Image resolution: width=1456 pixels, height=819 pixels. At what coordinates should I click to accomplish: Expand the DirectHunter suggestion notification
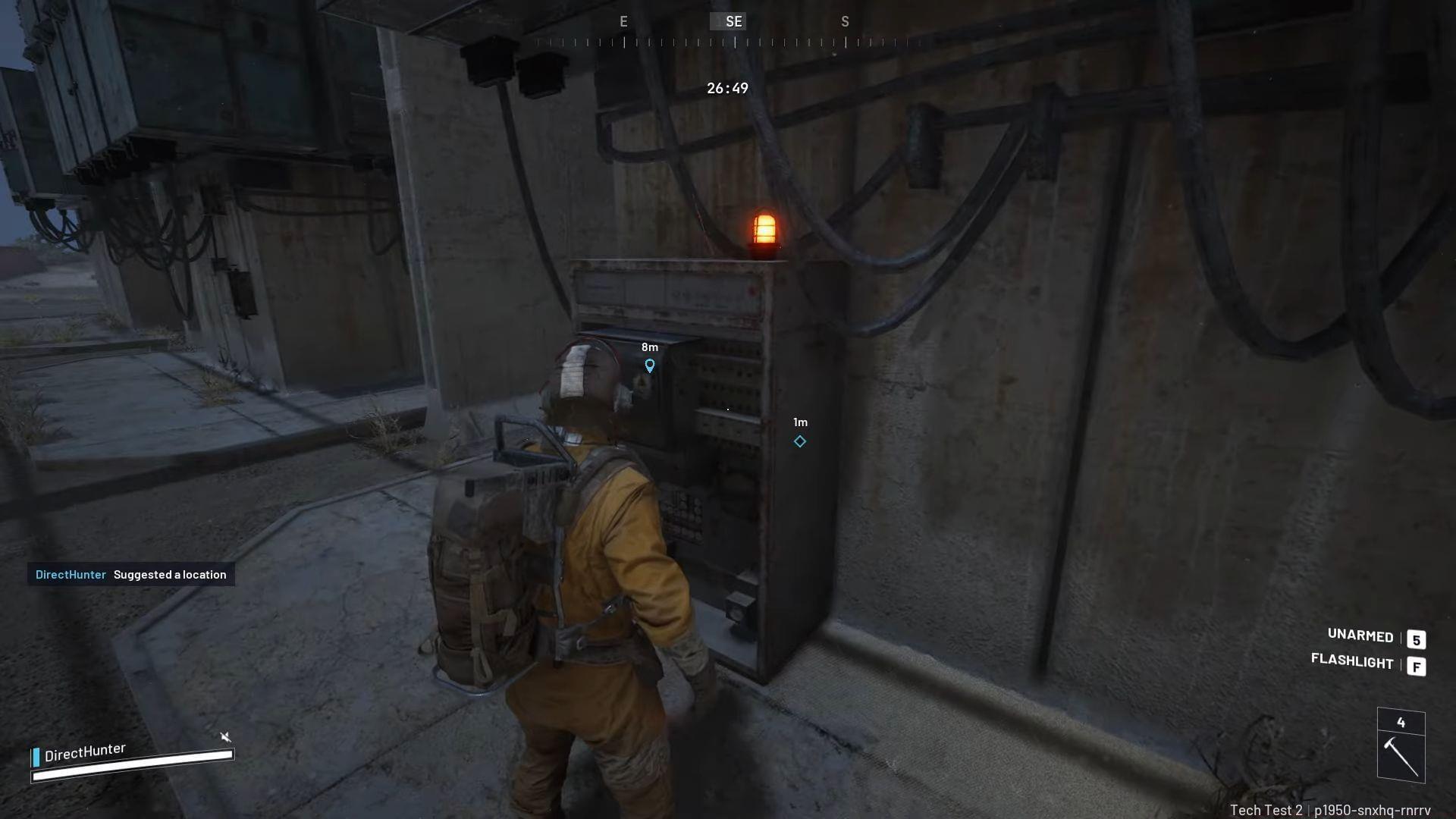click(130, 574)
